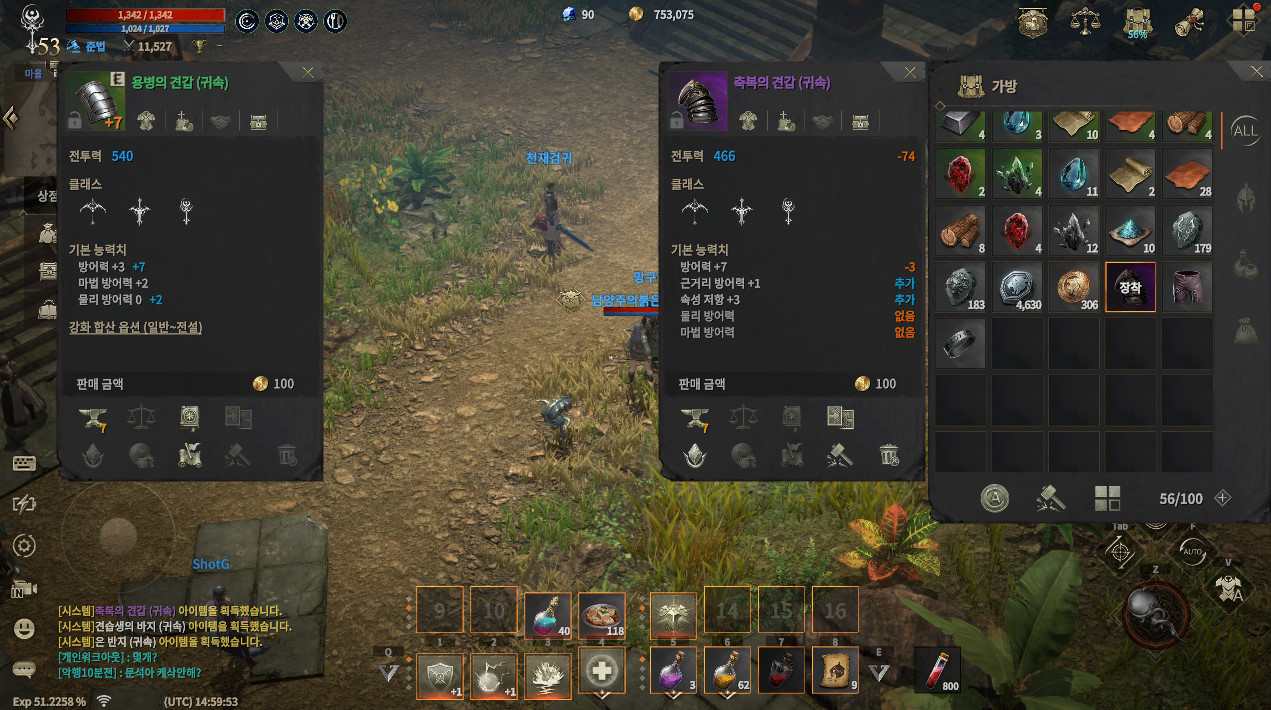Select the equipped shoulder armor slot marked 장착

coord(1130,287)
